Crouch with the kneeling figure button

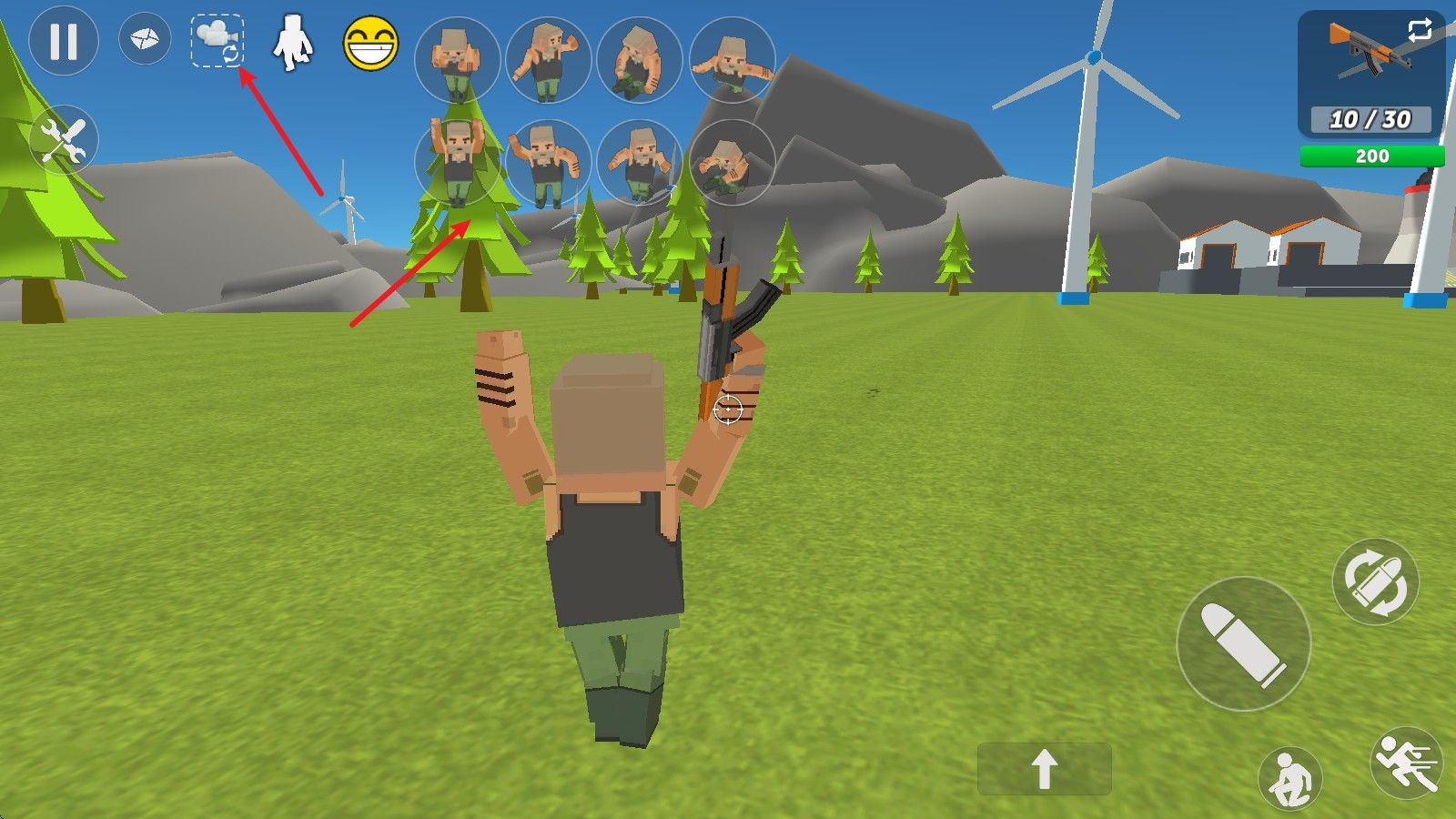click(1289, 778)
